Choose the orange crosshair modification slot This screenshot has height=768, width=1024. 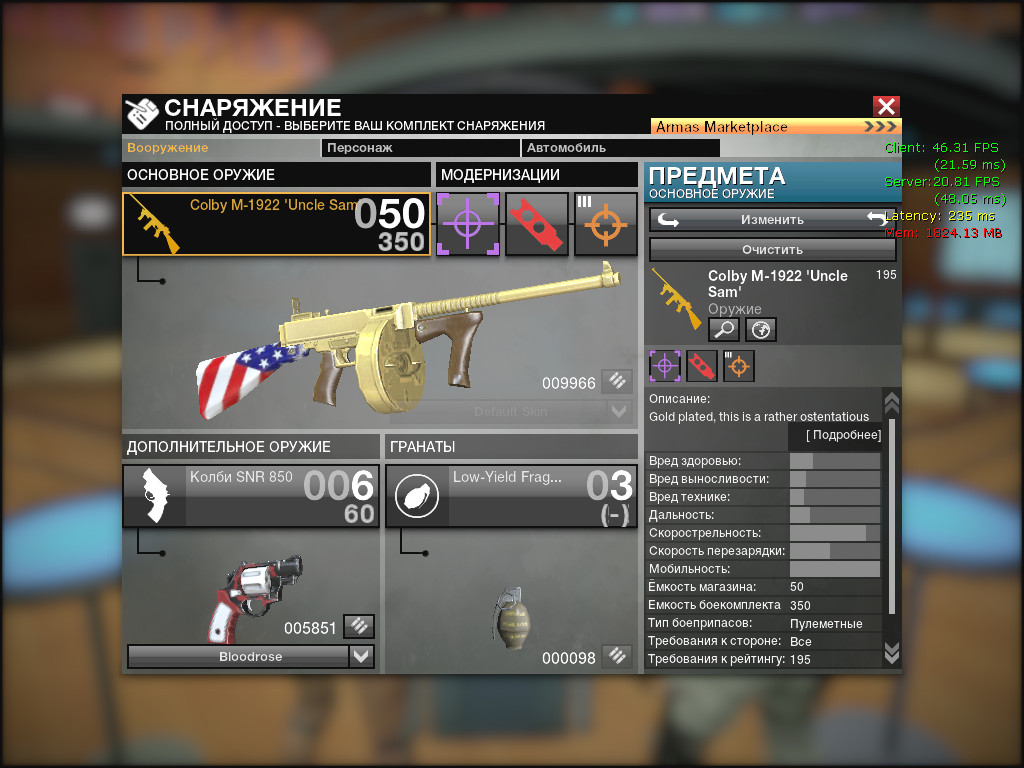tap(606, 224)
